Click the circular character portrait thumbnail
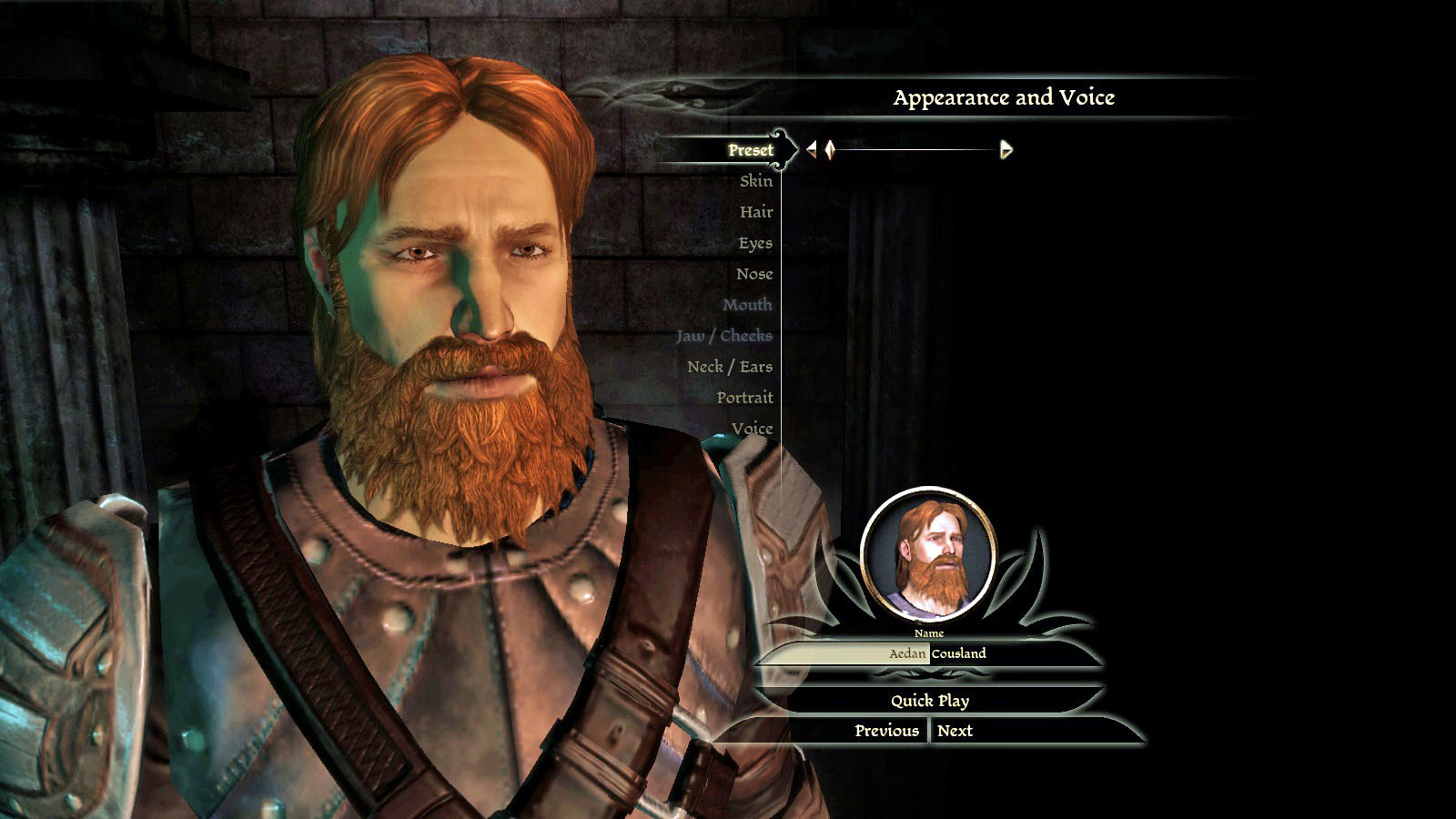The width and height of the screenshot is (1456, 819). pyautogui.click(x=928, y=554)
